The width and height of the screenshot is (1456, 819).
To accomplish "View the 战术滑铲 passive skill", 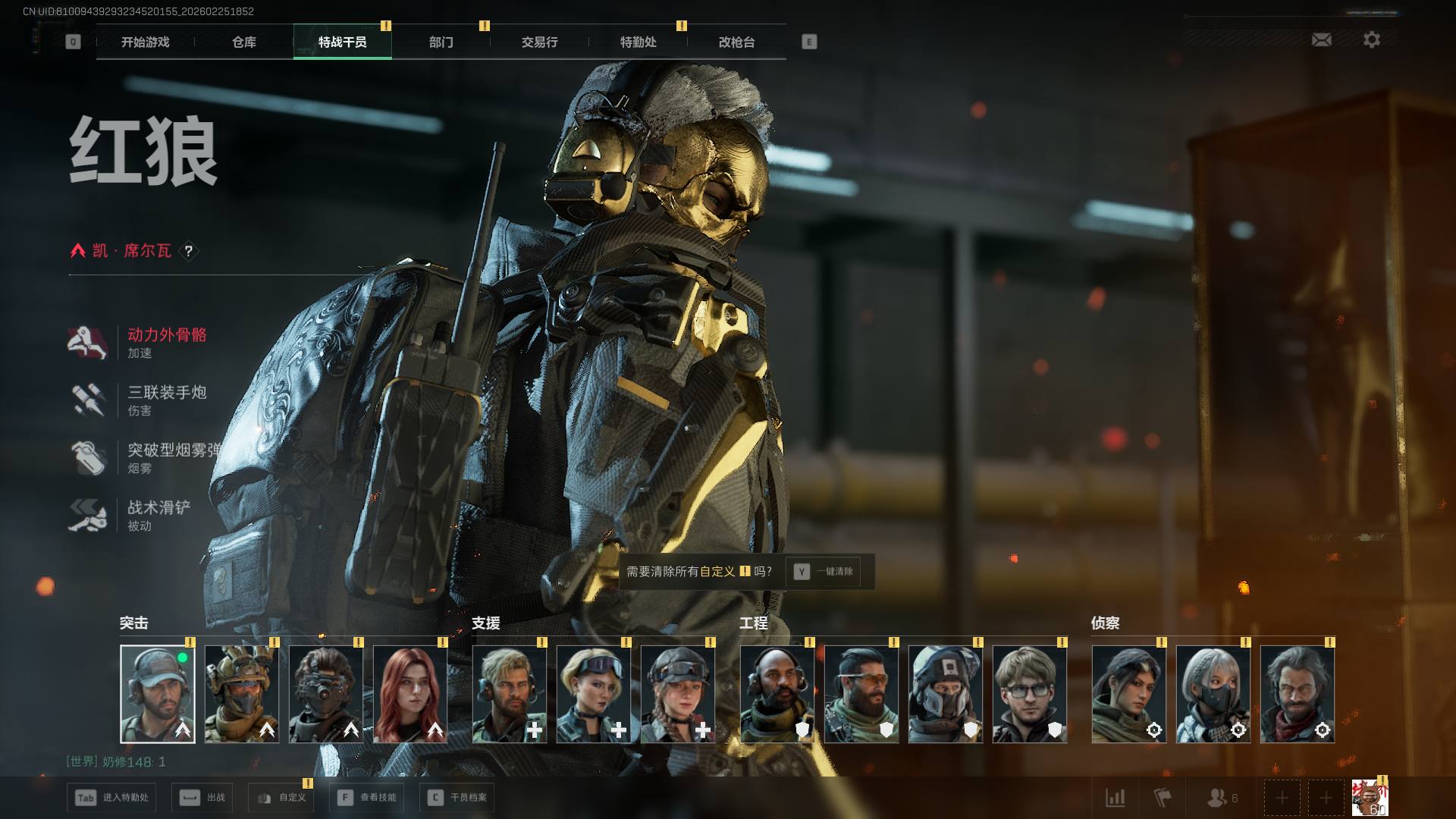I will pos(158,515).
